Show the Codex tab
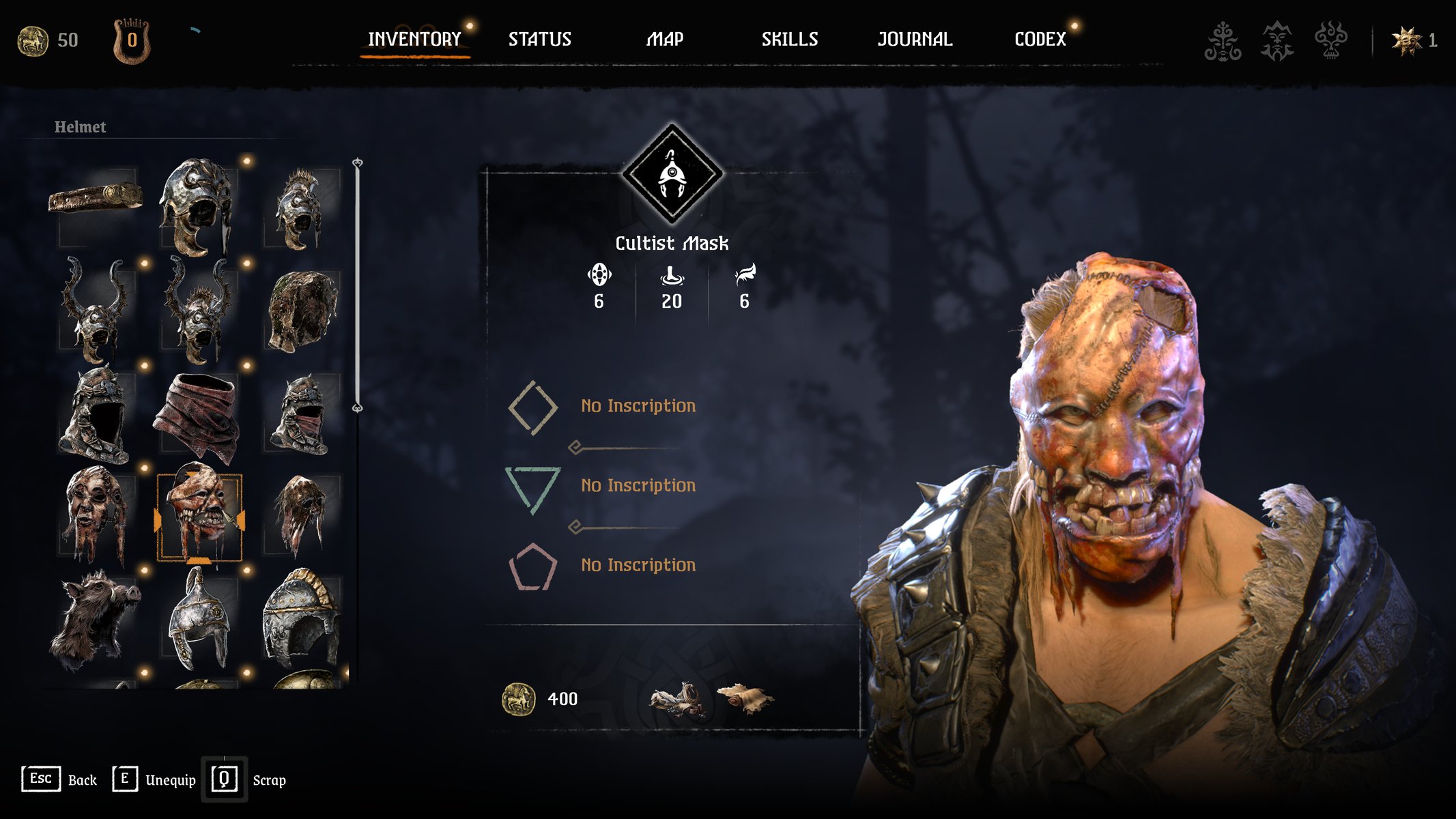1456x819 pixels. tap(1040, 40)
